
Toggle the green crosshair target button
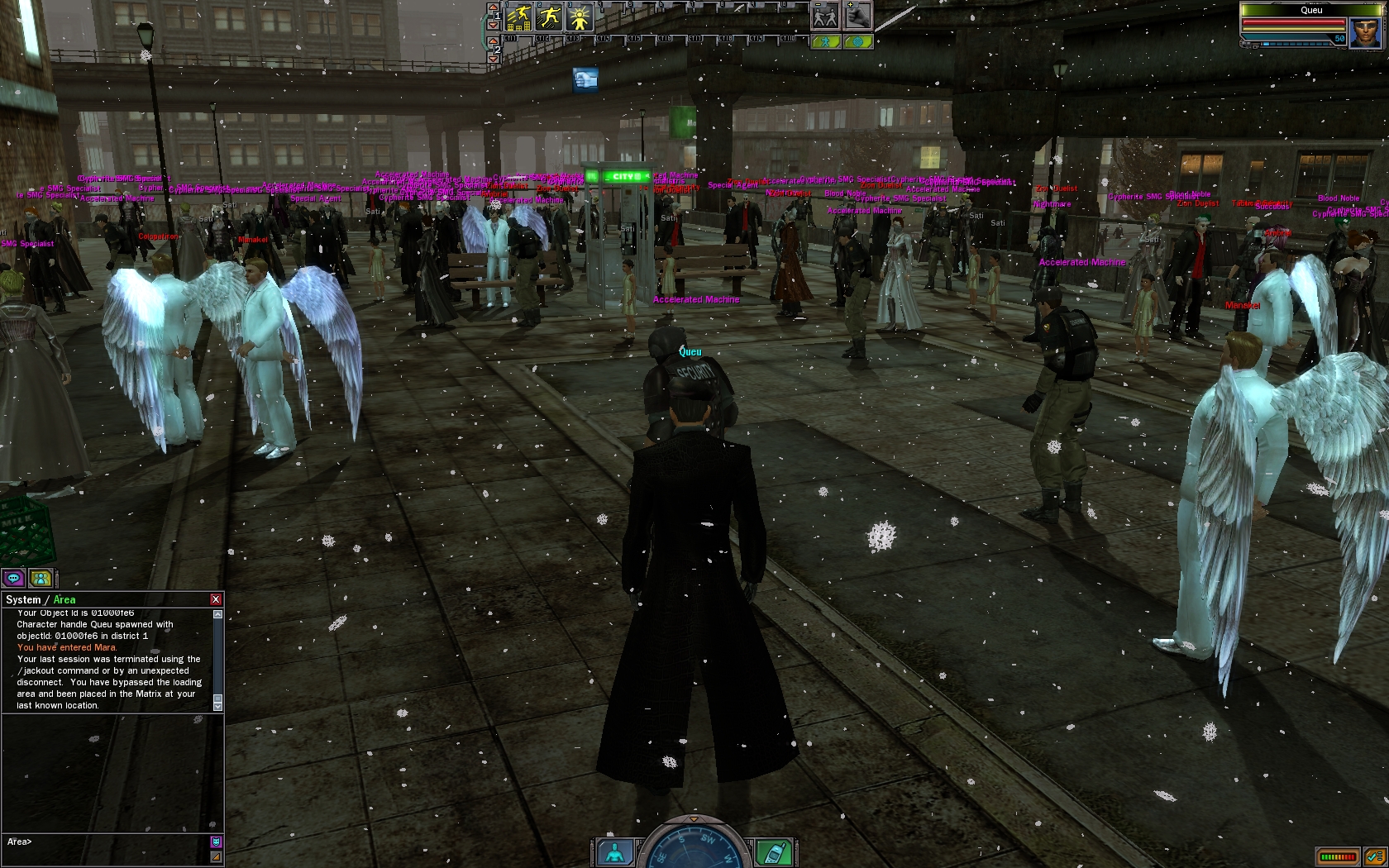857,41
